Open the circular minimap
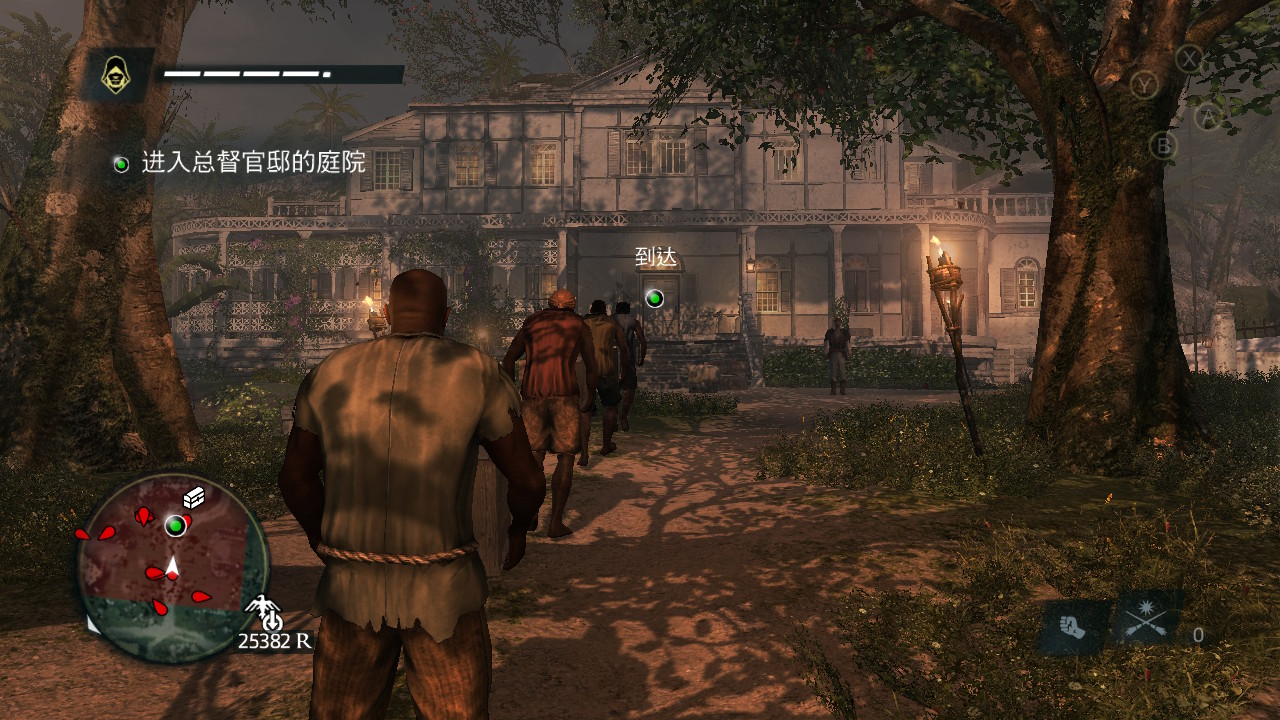This screenshot has width=1280, height=720. pos(172,567)
